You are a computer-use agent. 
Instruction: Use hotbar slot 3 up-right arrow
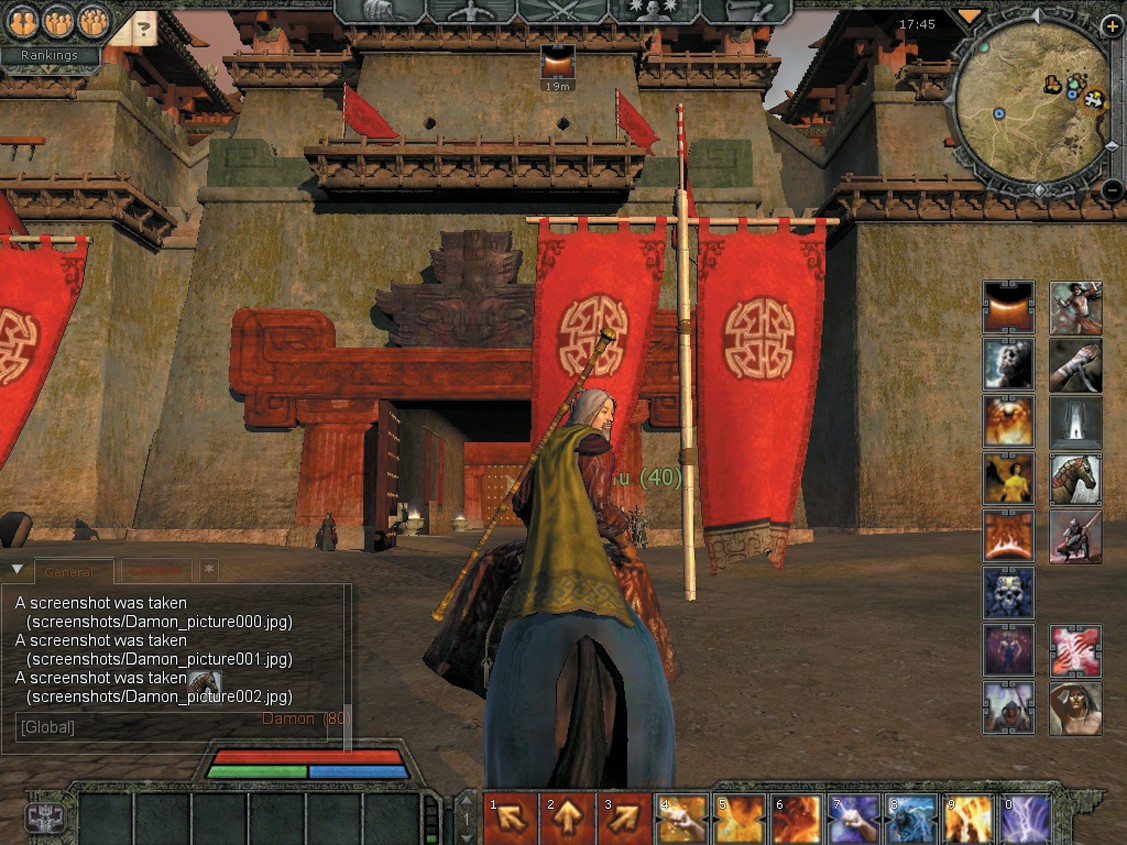(625, 820)
